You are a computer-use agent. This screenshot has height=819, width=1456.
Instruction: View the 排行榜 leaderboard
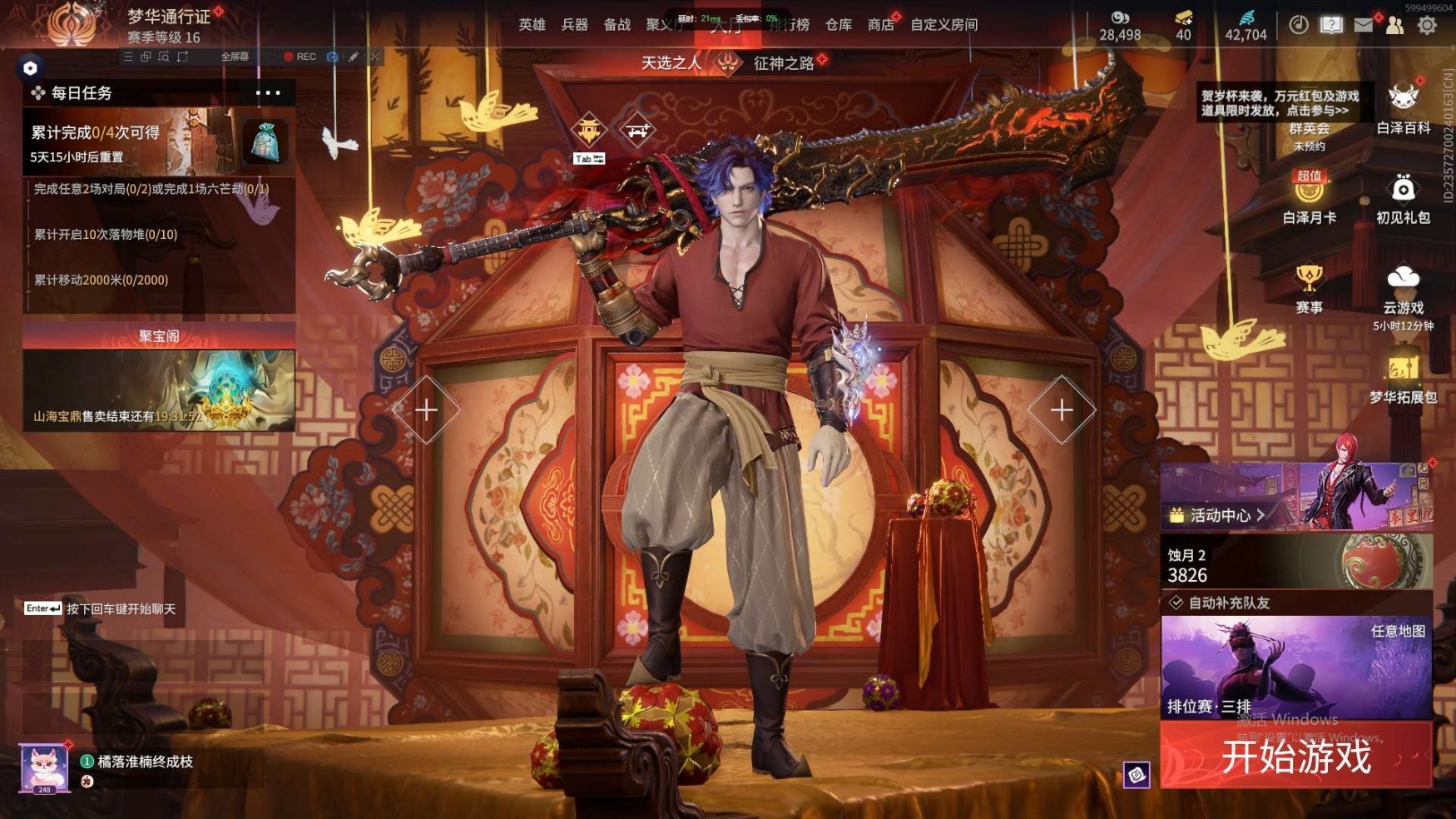(x=789, y=25)
